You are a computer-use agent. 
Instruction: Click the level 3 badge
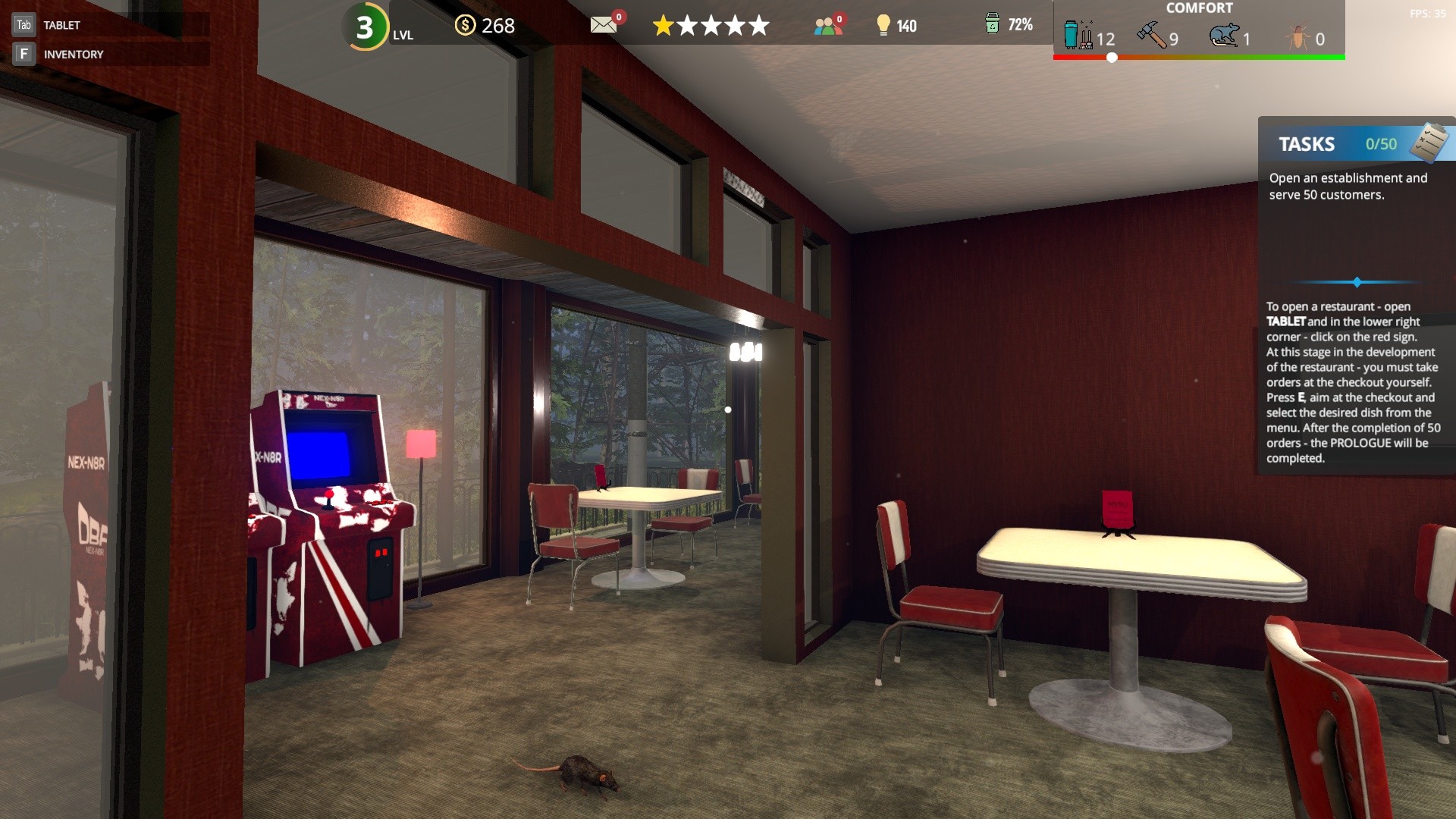coord(365,27)
